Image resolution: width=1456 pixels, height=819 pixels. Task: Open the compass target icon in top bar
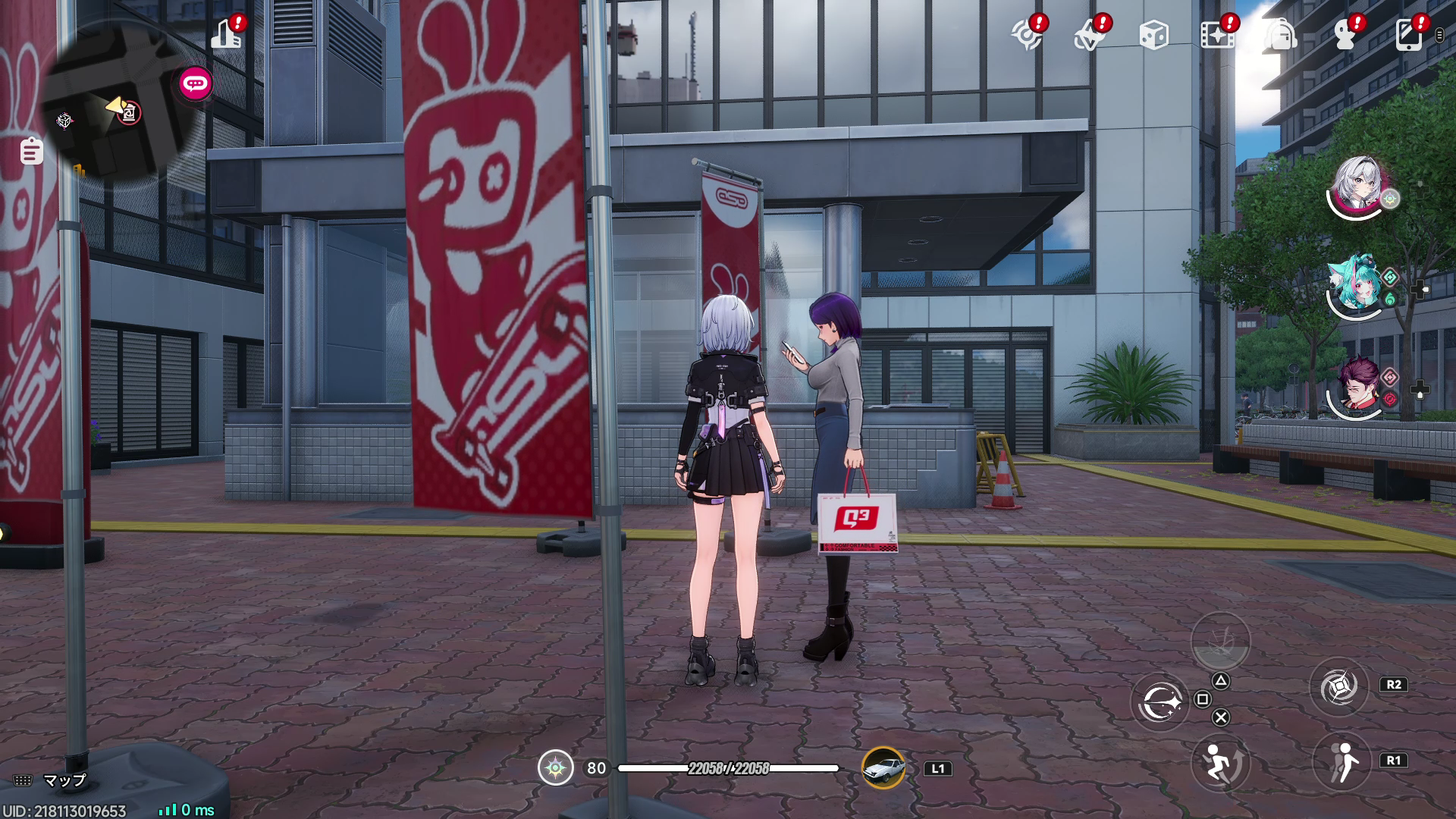(x=1028, y=35)
